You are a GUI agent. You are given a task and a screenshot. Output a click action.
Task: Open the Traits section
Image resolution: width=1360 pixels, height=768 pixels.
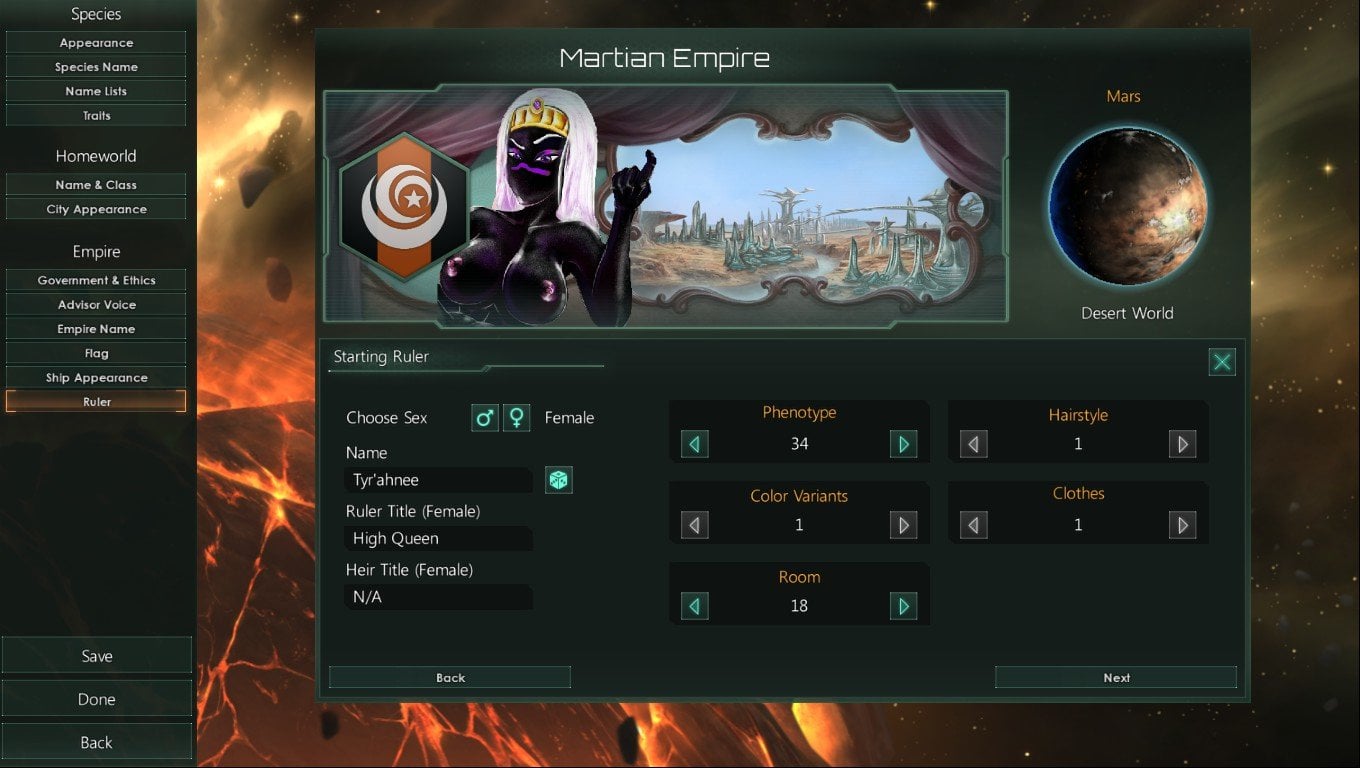96,116
